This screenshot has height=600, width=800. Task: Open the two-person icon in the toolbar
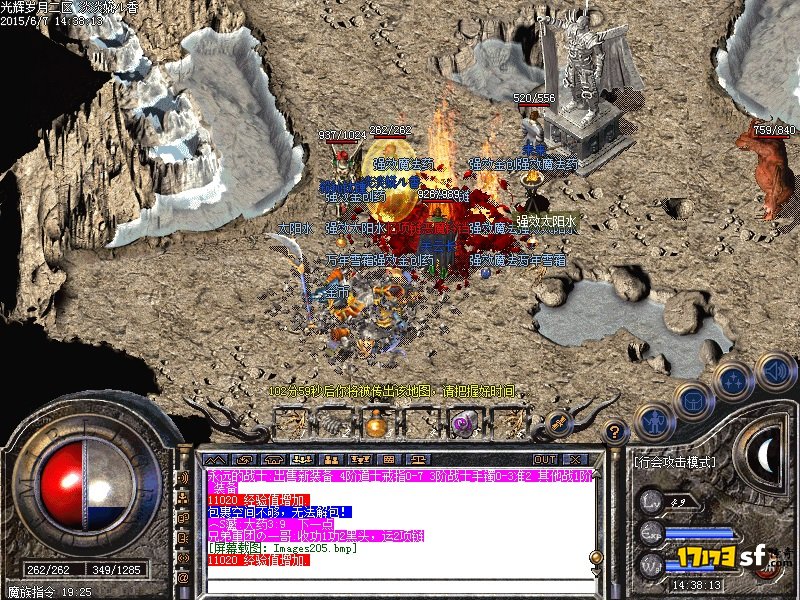pos(333,459)
